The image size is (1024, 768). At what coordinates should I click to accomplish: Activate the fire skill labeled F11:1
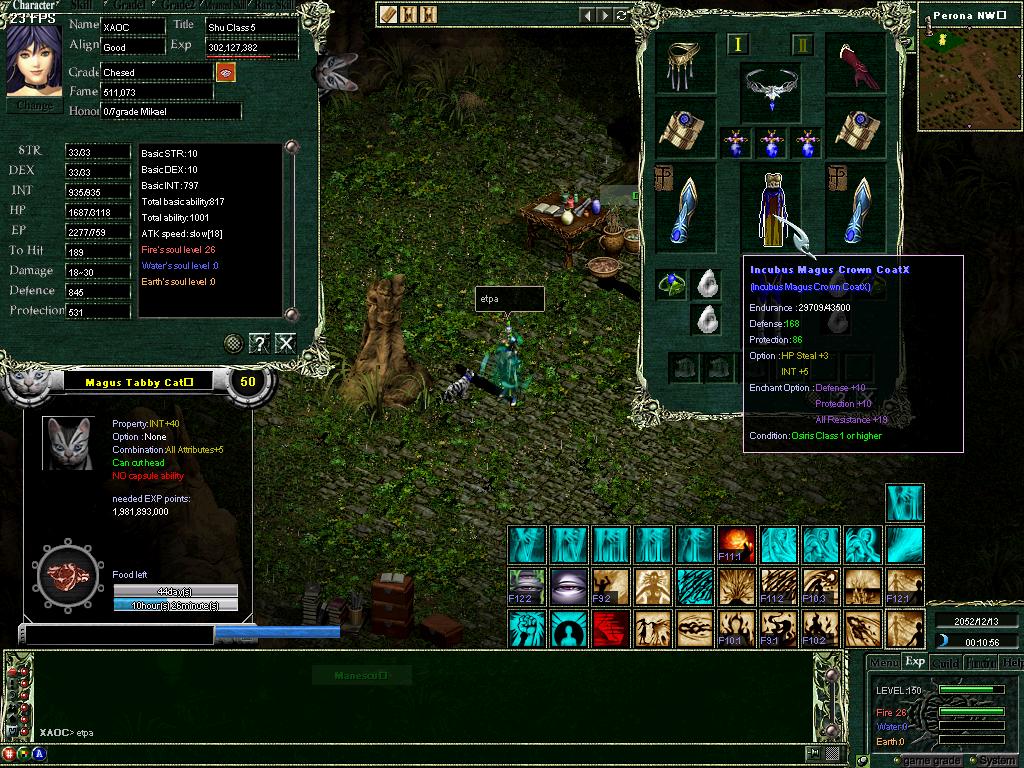[737, 544]
